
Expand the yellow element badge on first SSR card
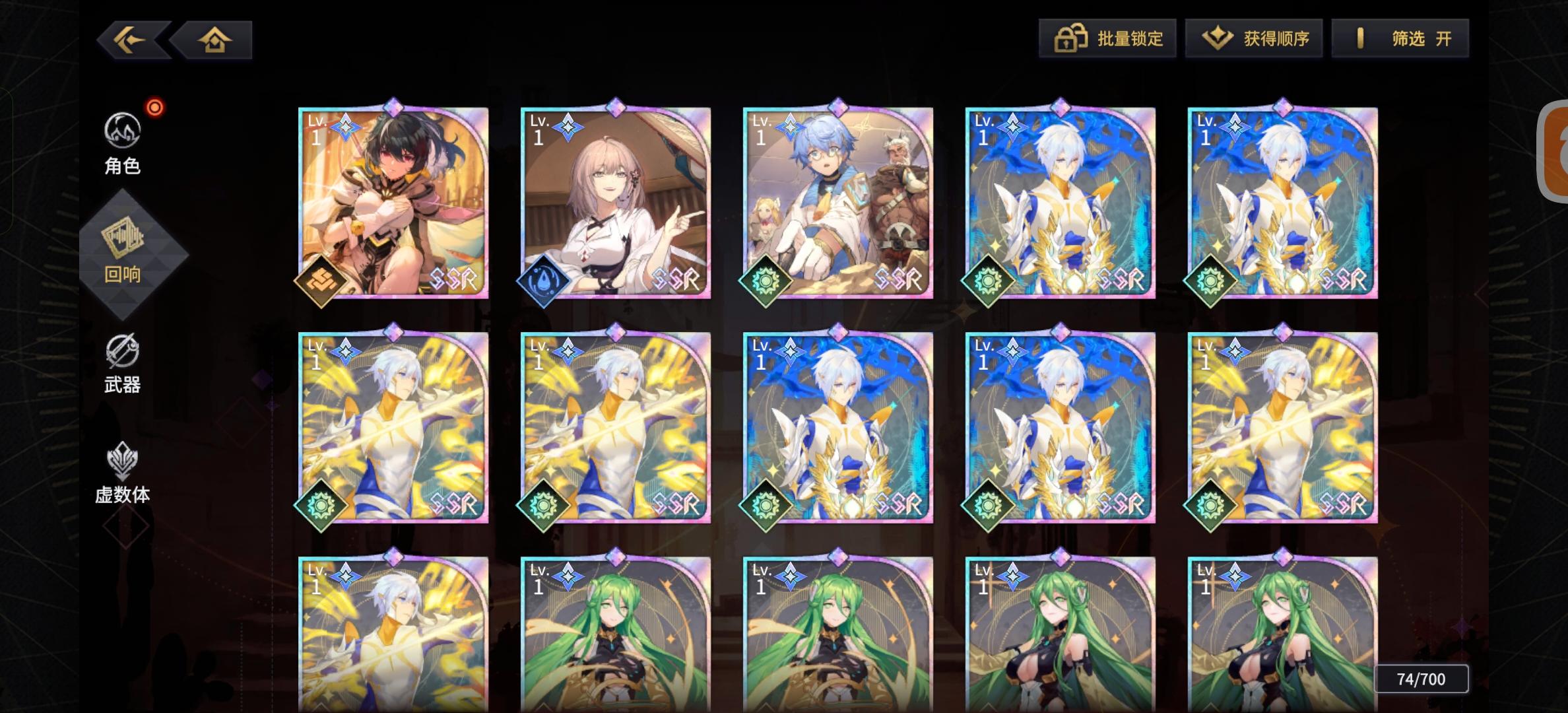coord(323,281)
